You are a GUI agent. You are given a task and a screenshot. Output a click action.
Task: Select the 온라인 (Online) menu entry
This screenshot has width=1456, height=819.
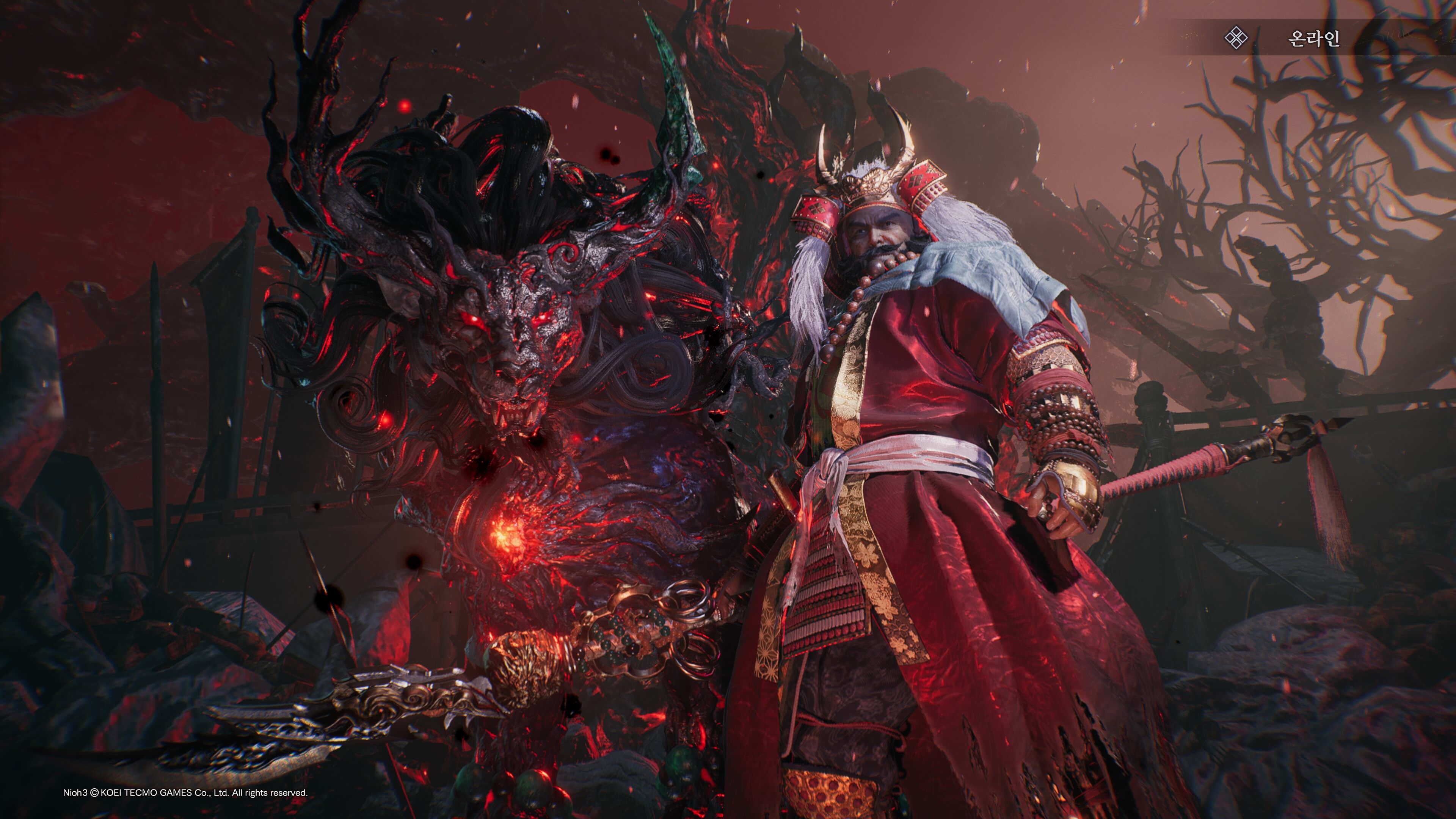click(1312, 38)
